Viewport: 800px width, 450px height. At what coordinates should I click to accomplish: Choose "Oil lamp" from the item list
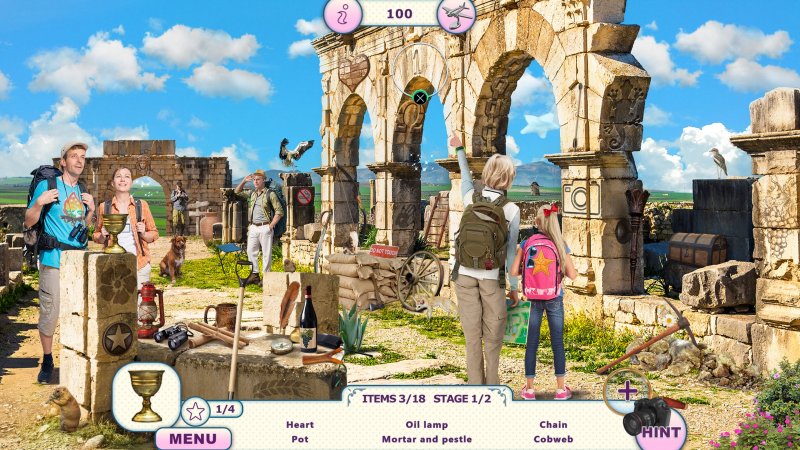pyautogui.click(x=427, y=425)
